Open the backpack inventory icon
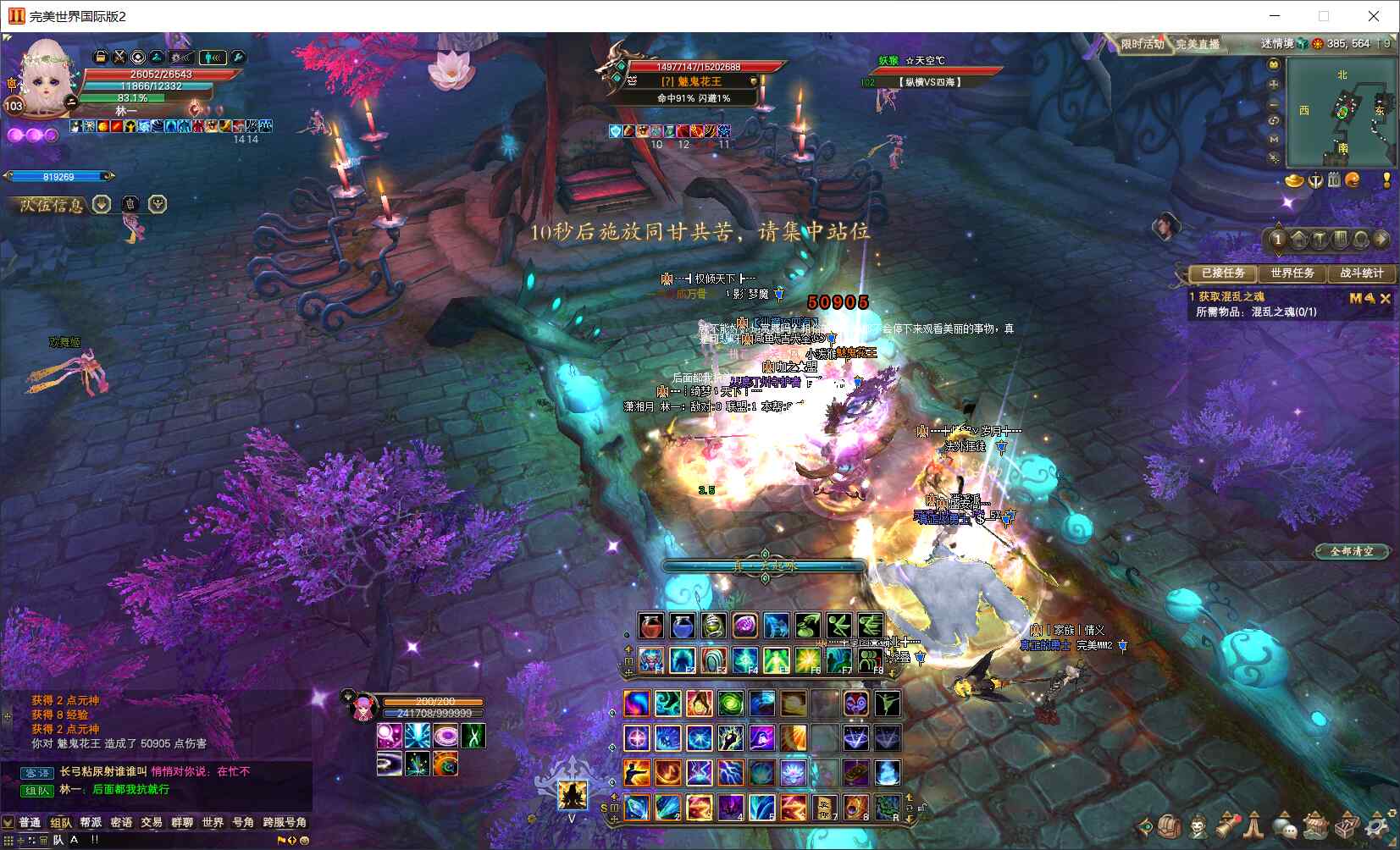The image size is (1400, 850). 1170,827
